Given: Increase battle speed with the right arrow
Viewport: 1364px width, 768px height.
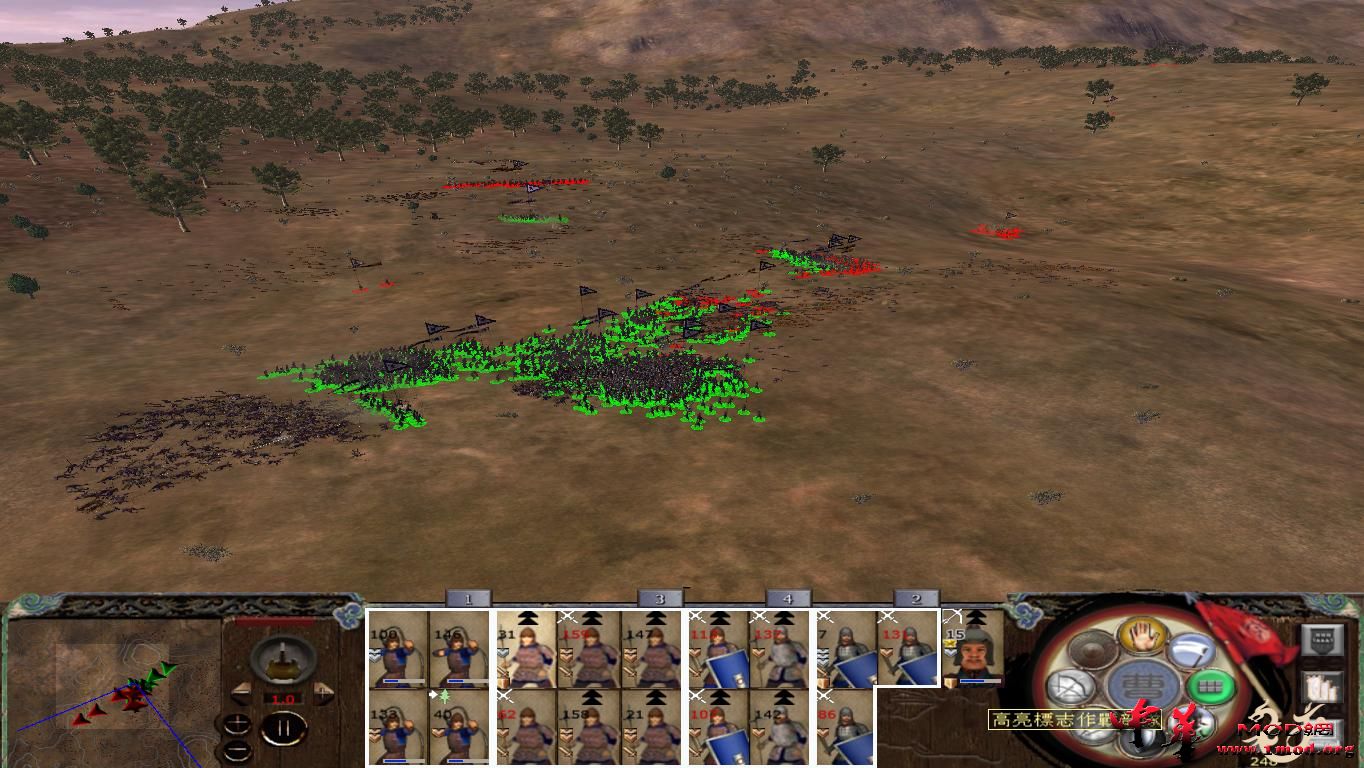Looking at the screenshot, I should pos(322,691).
